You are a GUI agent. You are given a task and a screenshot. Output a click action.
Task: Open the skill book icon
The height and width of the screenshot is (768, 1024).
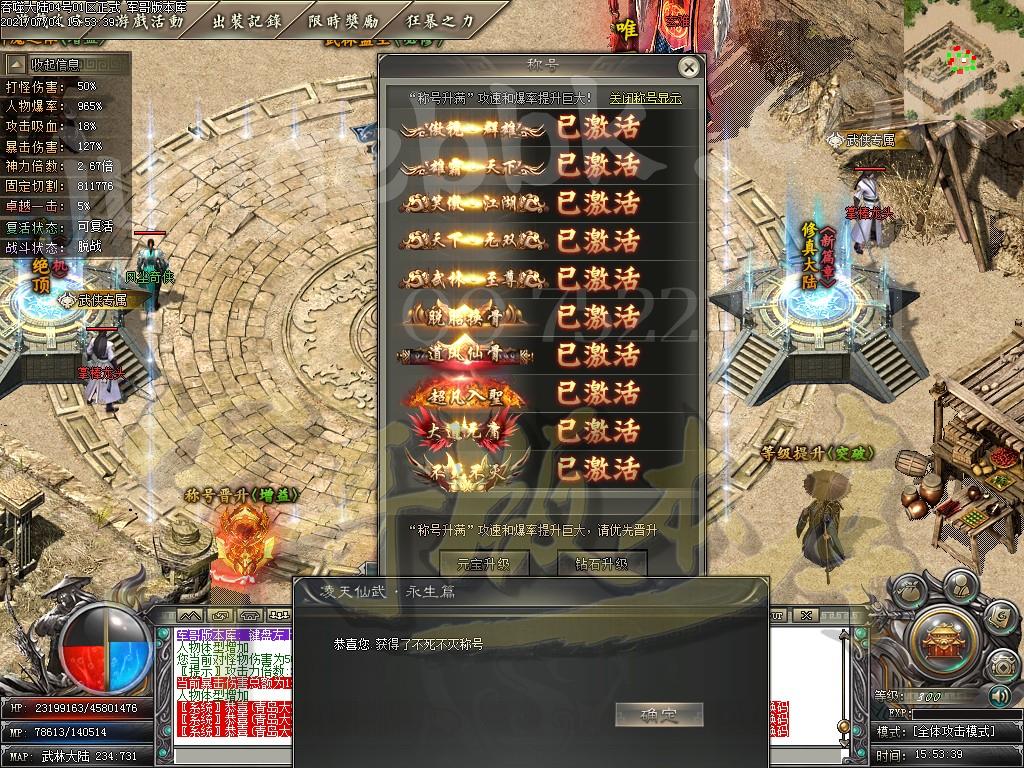click(999, 618)
